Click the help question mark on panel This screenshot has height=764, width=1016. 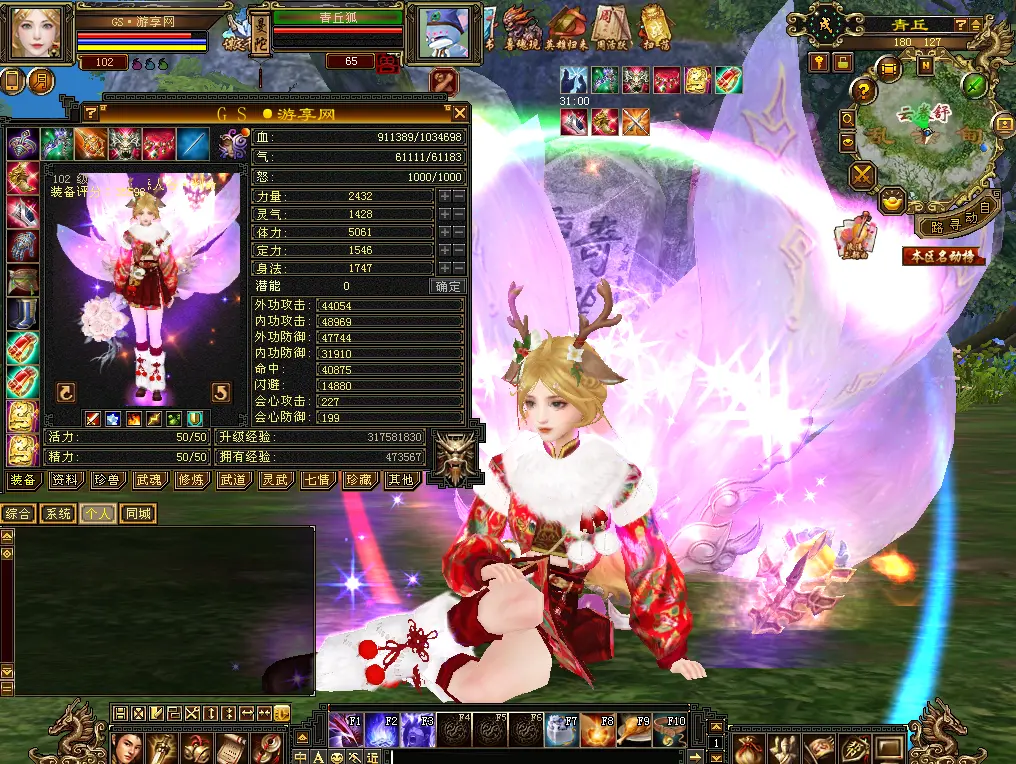(x=90, y=113)
